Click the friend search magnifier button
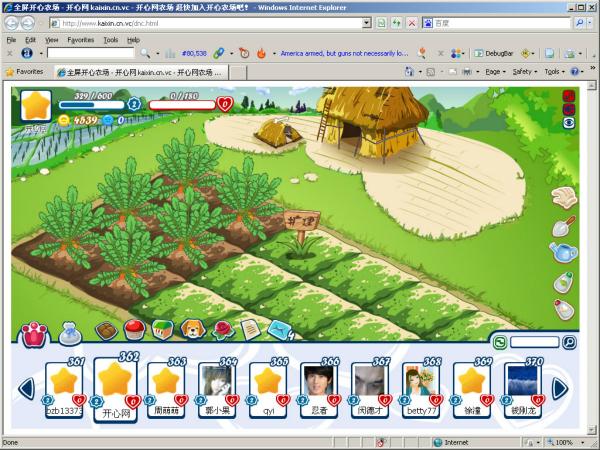600x450 pixels. pyautogui.click(x=569, y=342)
